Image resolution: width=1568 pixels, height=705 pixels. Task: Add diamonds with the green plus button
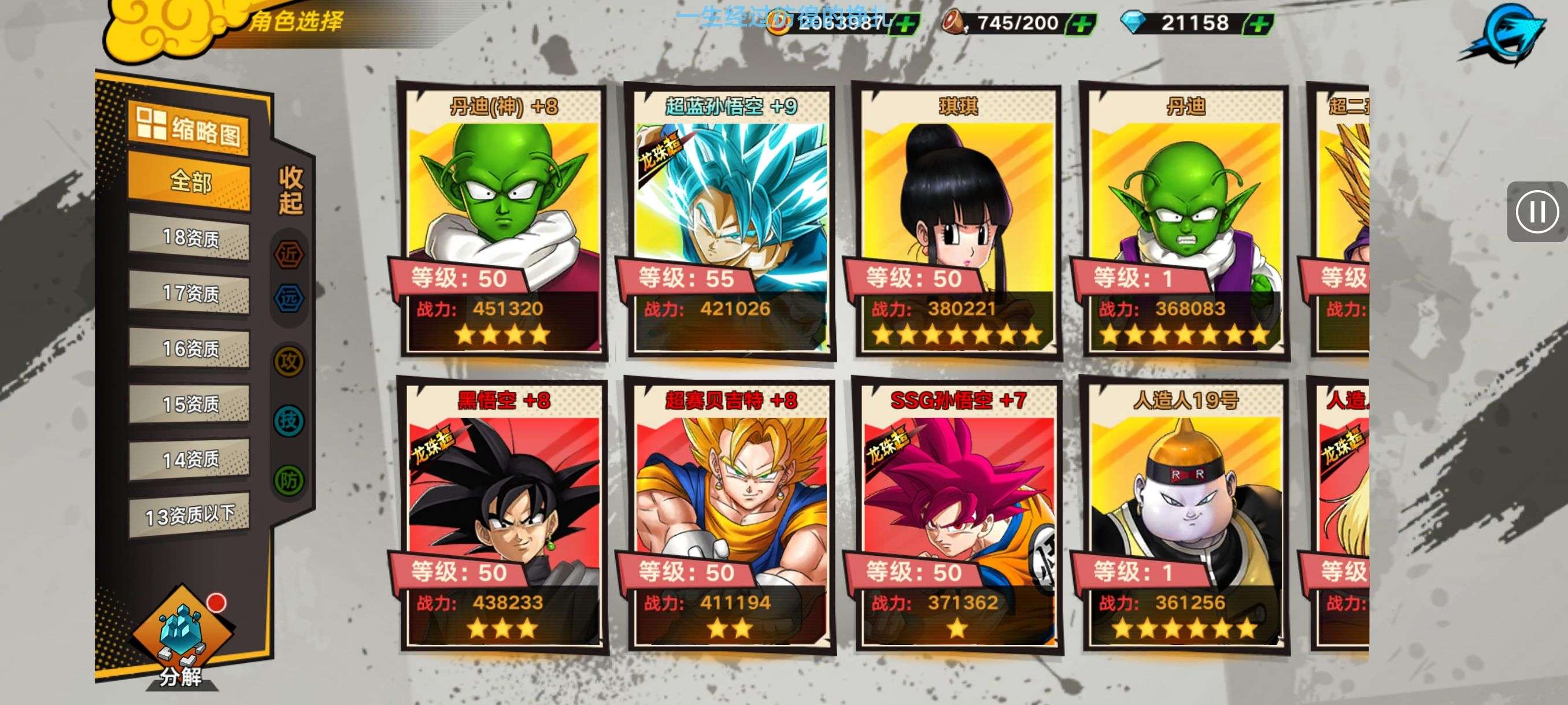pyautogui.click(x=1259, y=24)
